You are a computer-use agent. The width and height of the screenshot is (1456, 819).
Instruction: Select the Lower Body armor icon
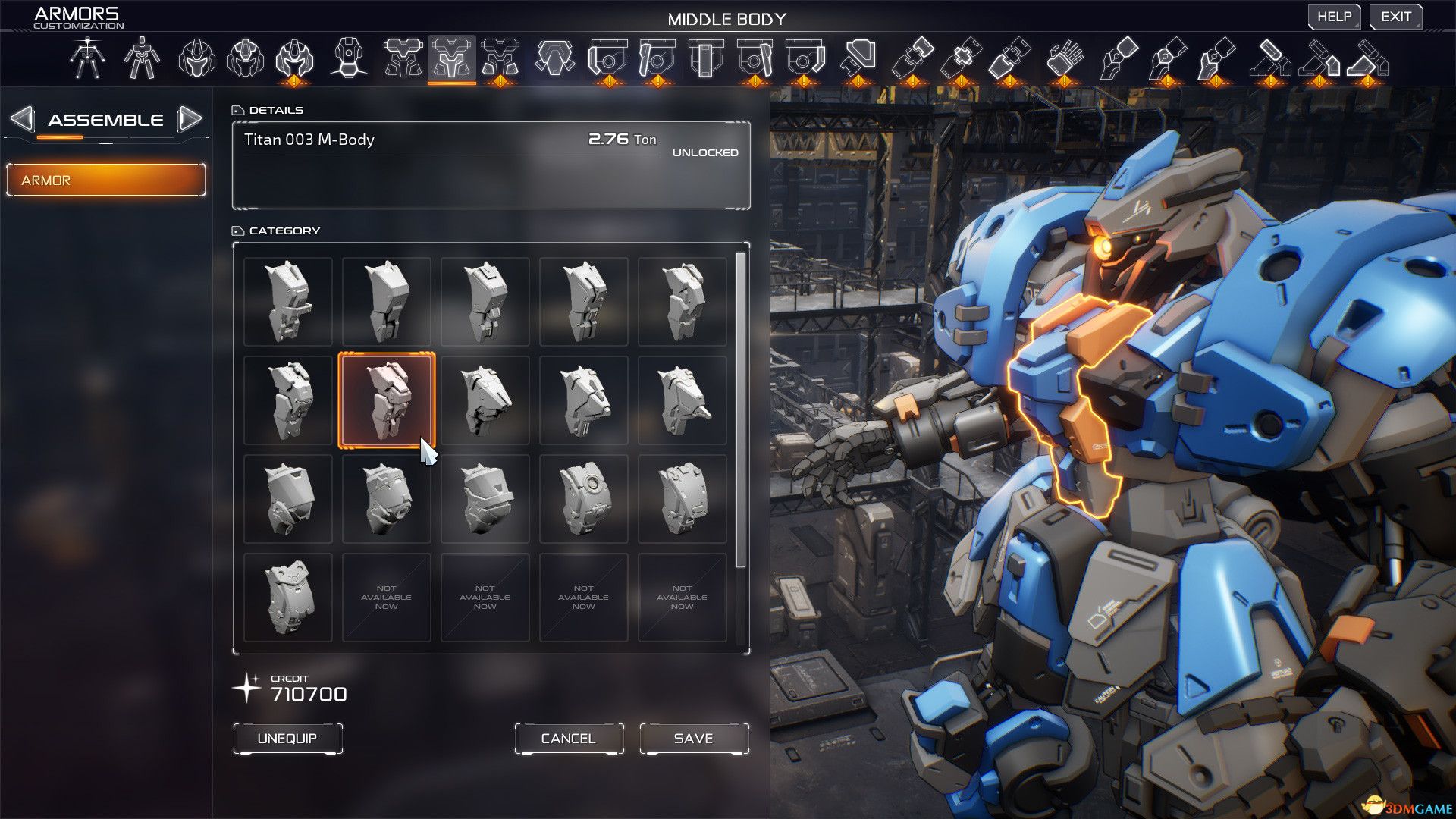point(500,57)
